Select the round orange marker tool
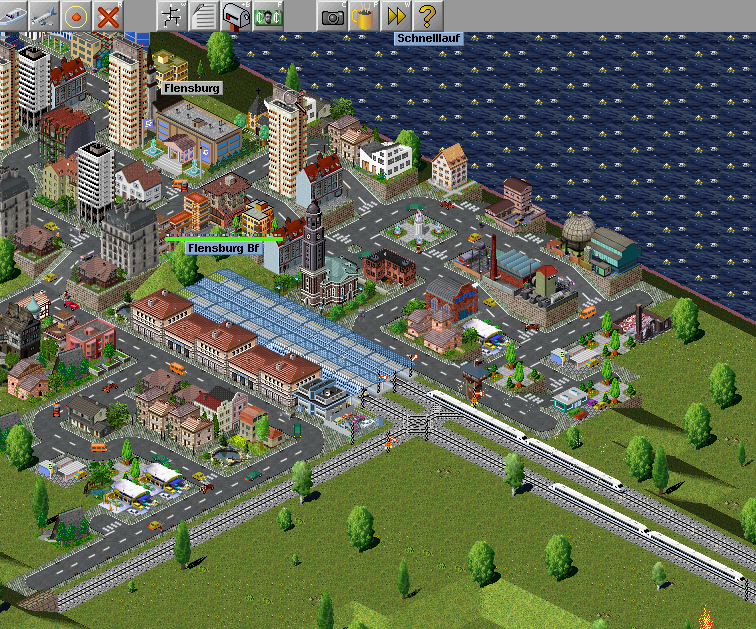The height and width of the screenshot is (629, 756). pos(76,15)
